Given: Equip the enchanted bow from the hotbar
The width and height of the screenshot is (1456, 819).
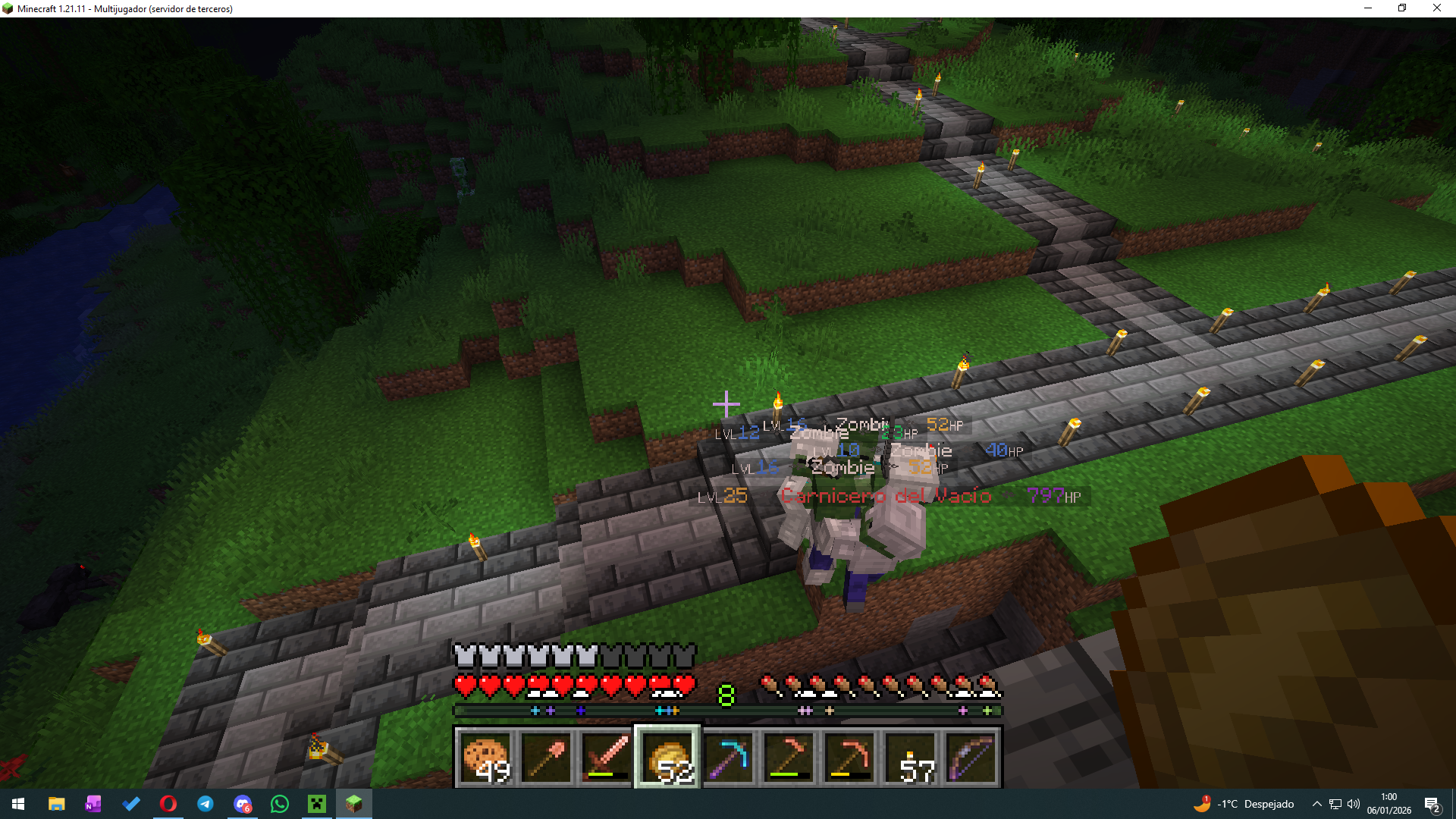Looking at the screenshot, I should [x=971, y=757].
